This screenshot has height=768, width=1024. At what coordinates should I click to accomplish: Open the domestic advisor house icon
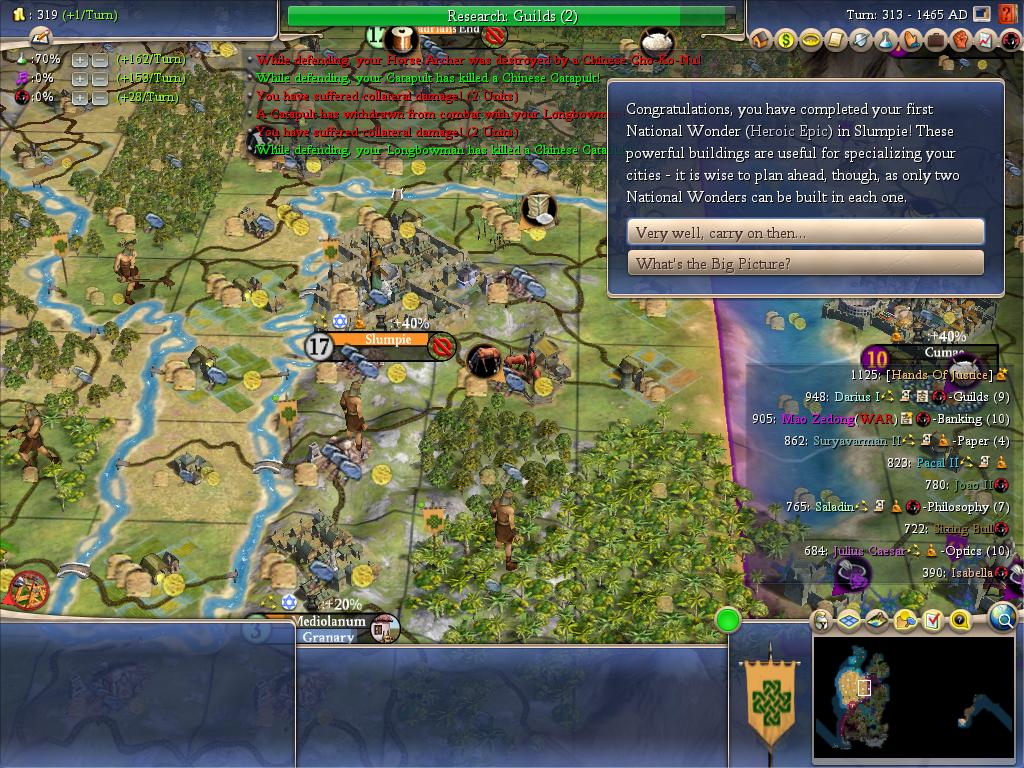(761, 40)
